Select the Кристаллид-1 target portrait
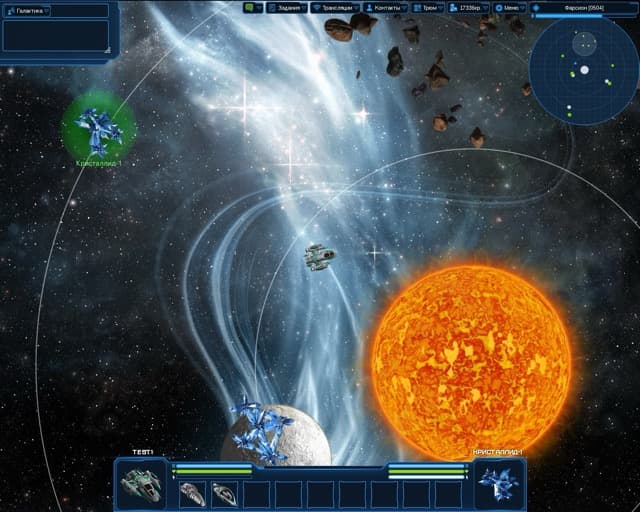640x512 pixels. point(498,485)
